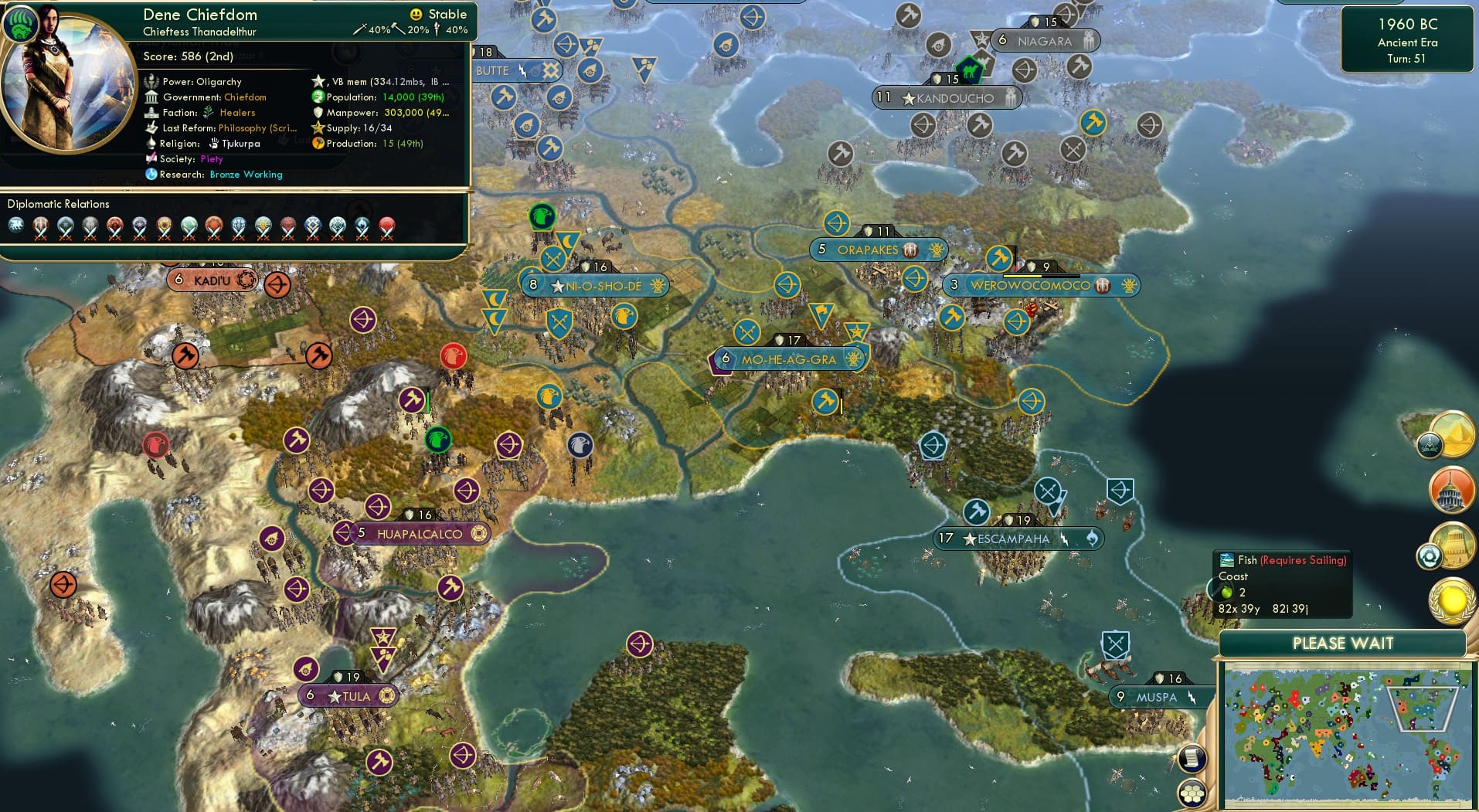Click the scroll notification log icon bottom right

(1193, 756)
